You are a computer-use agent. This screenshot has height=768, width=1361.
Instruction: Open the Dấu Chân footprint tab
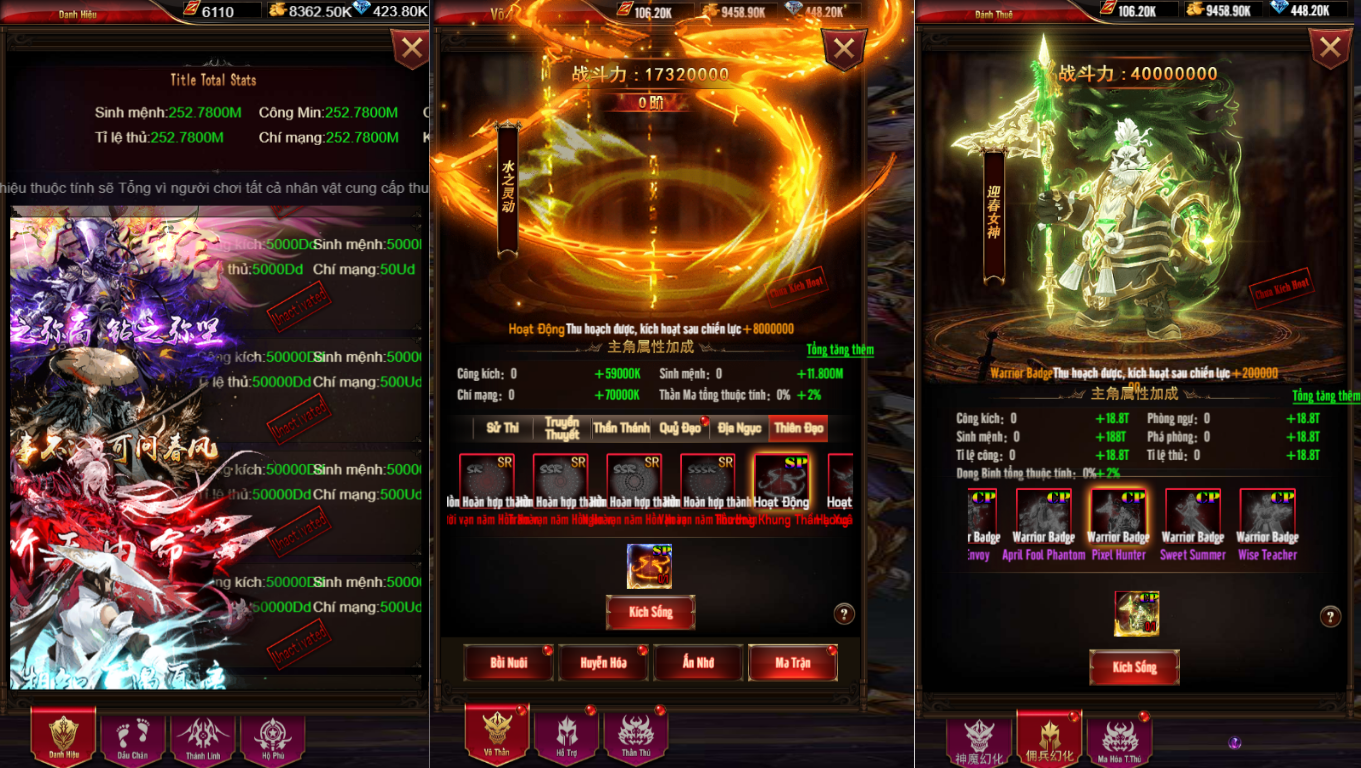point(132,737)
